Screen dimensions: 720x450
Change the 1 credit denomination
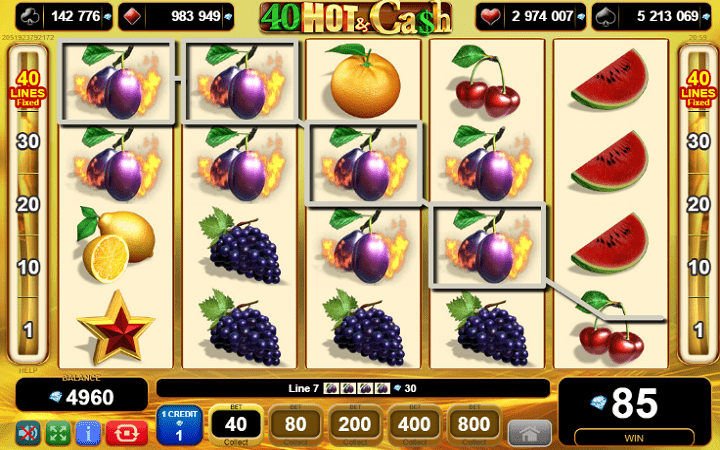click(x=180, y=426)
